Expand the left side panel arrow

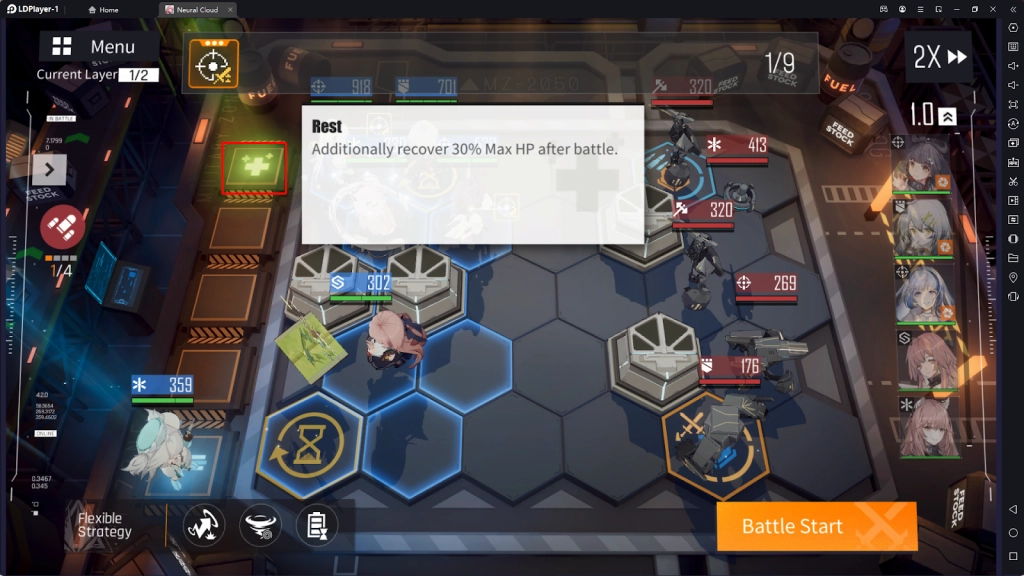[49, 170]
